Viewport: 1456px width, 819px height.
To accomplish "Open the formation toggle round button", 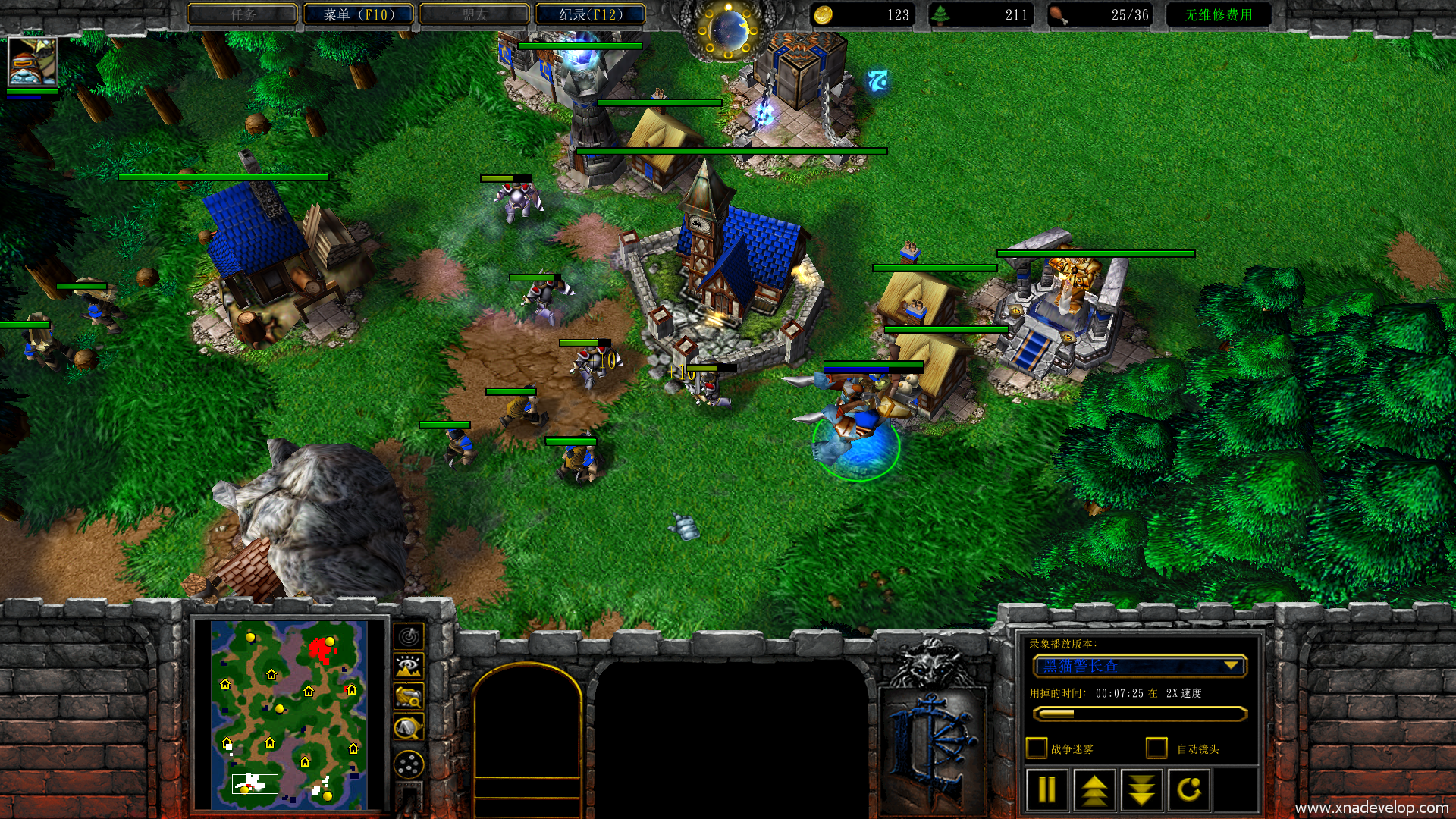I will (x=409, y=764).
